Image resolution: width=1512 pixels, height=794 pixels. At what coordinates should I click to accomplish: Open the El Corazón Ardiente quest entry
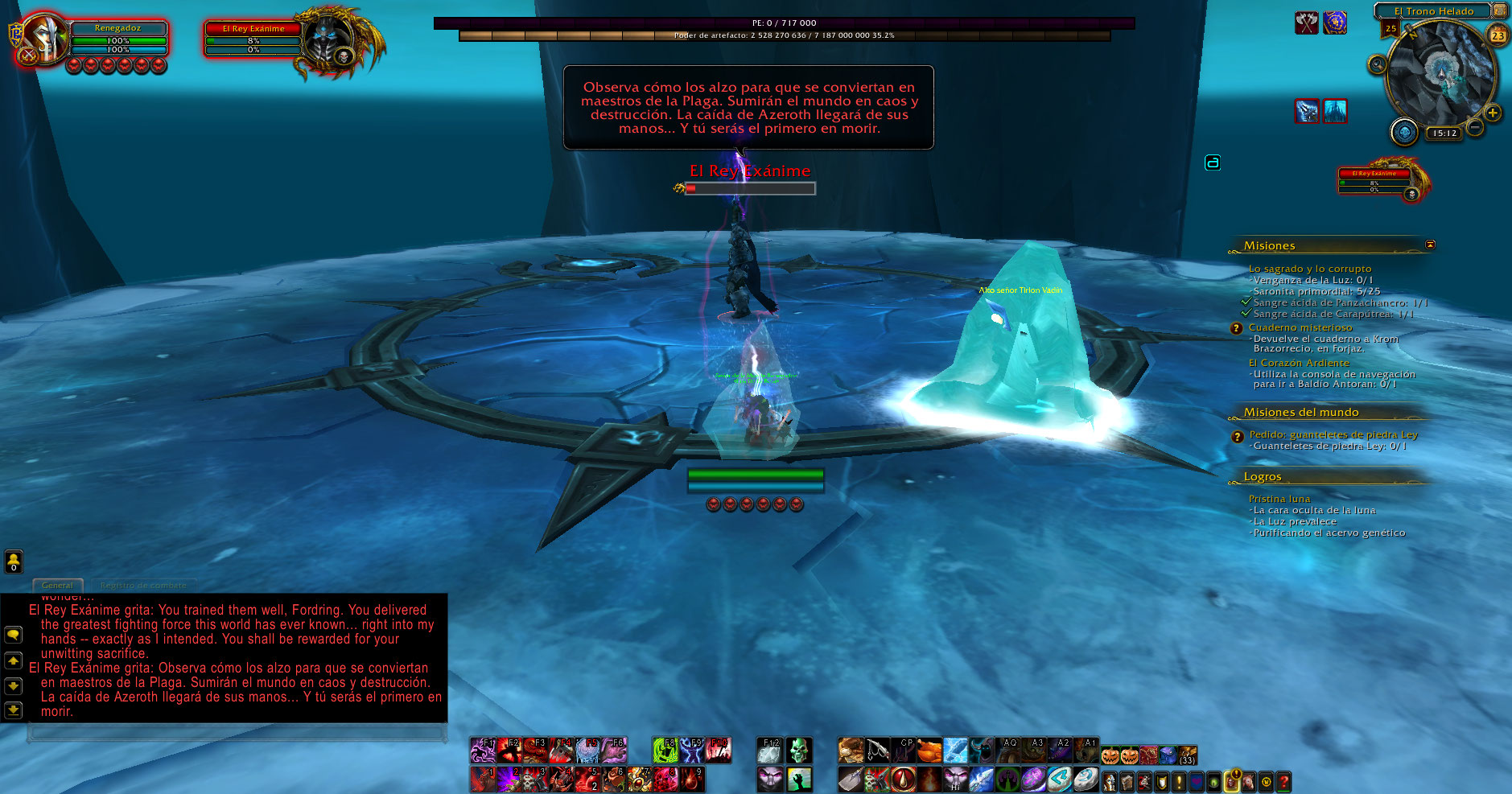pyautogui.click(x=1299, y=363)
